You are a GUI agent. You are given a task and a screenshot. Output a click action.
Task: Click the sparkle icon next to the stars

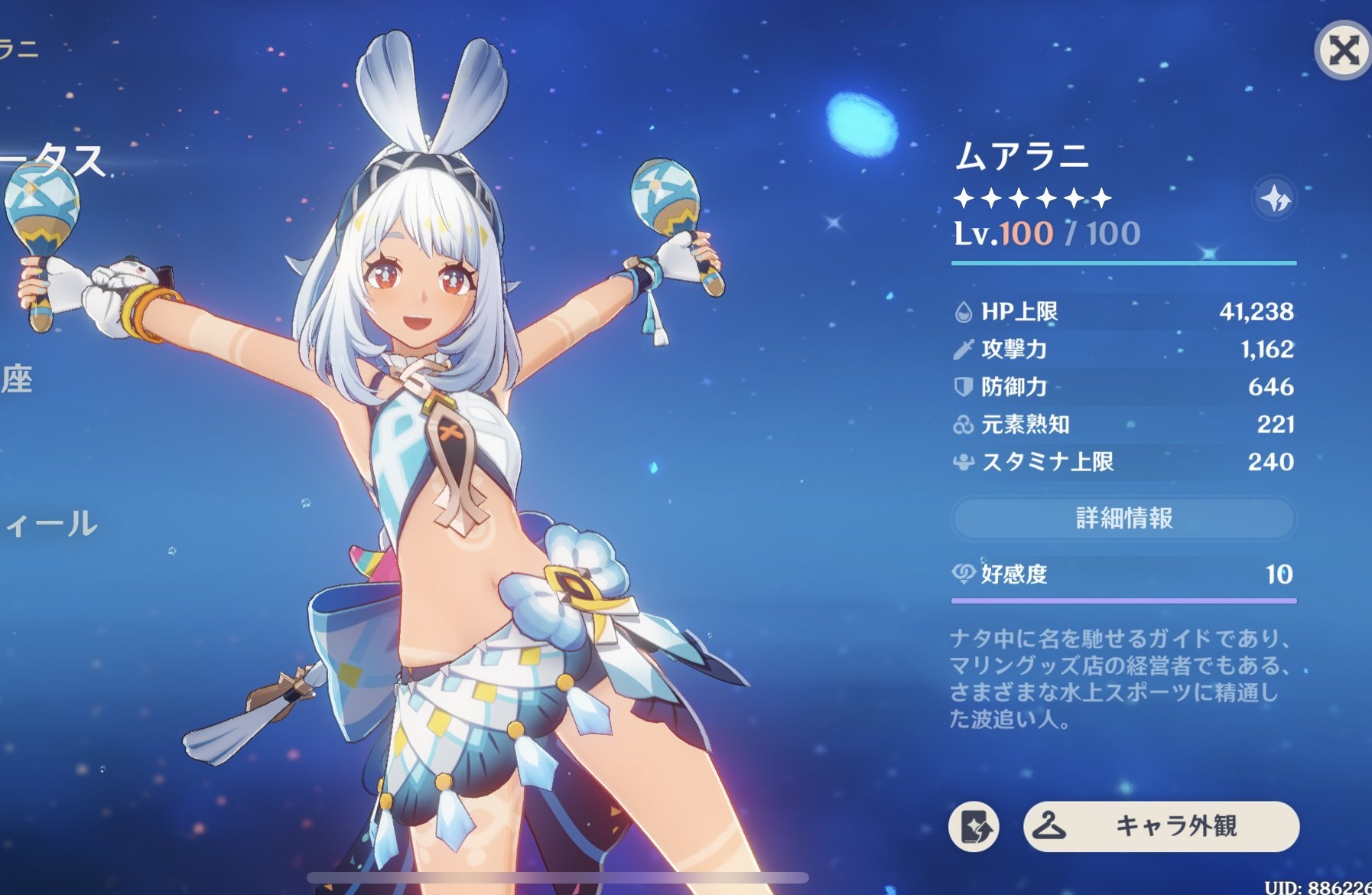pos(1274,199)
